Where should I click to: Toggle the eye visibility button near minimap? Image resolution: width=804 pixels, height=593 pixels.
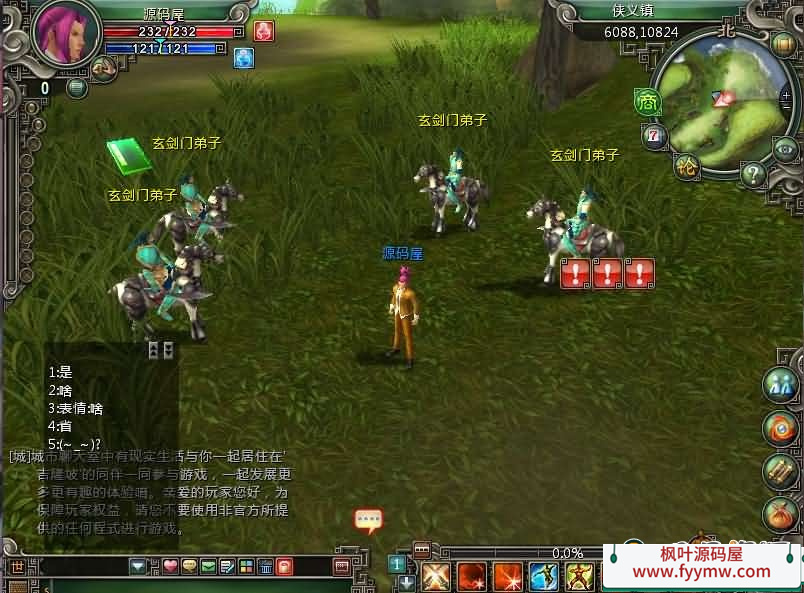click(x=786, y=149)
